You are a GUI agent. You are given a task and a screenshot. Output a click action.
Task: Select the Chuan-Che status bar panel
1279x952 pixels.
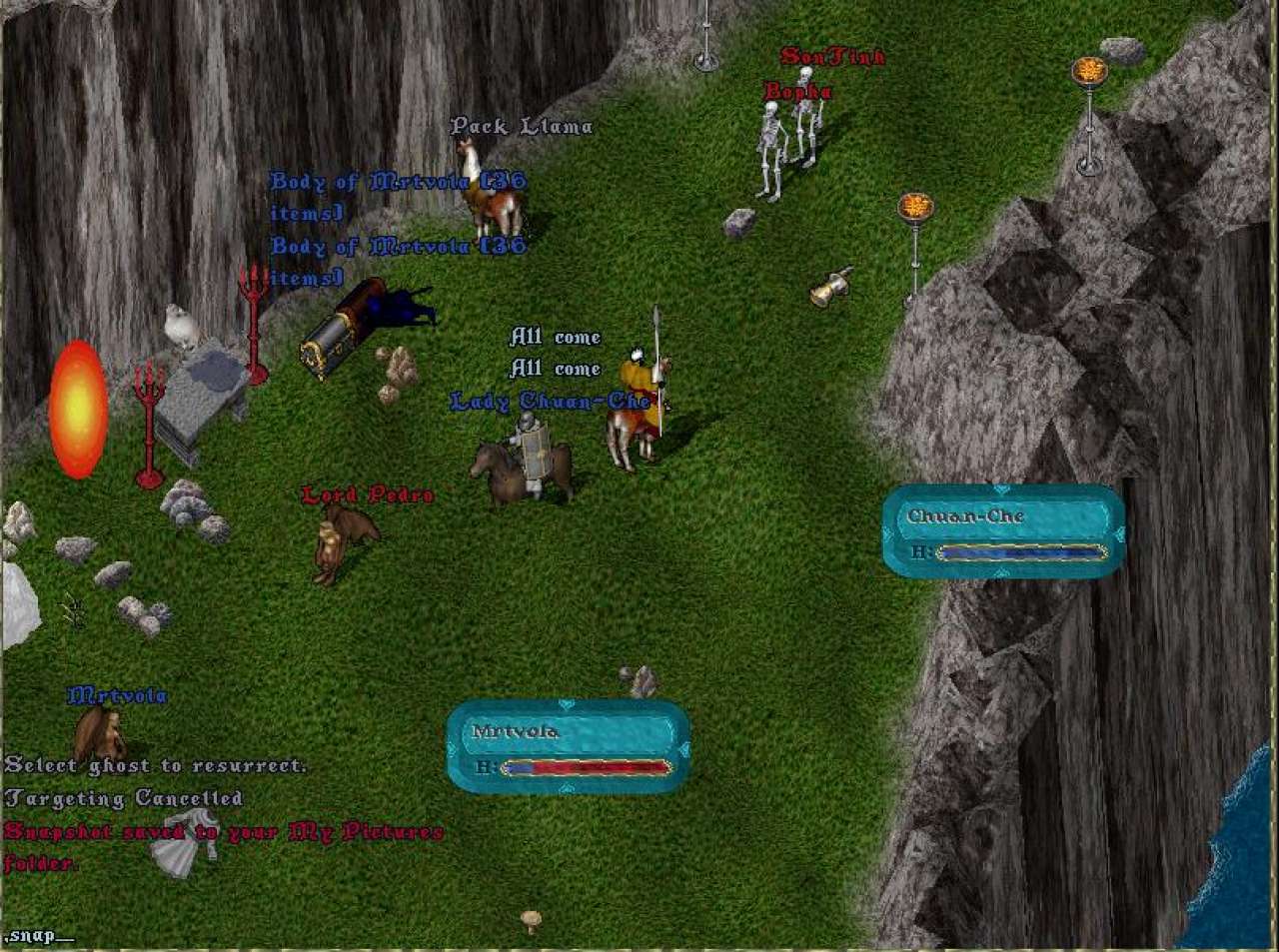[x=1003, y=530]
